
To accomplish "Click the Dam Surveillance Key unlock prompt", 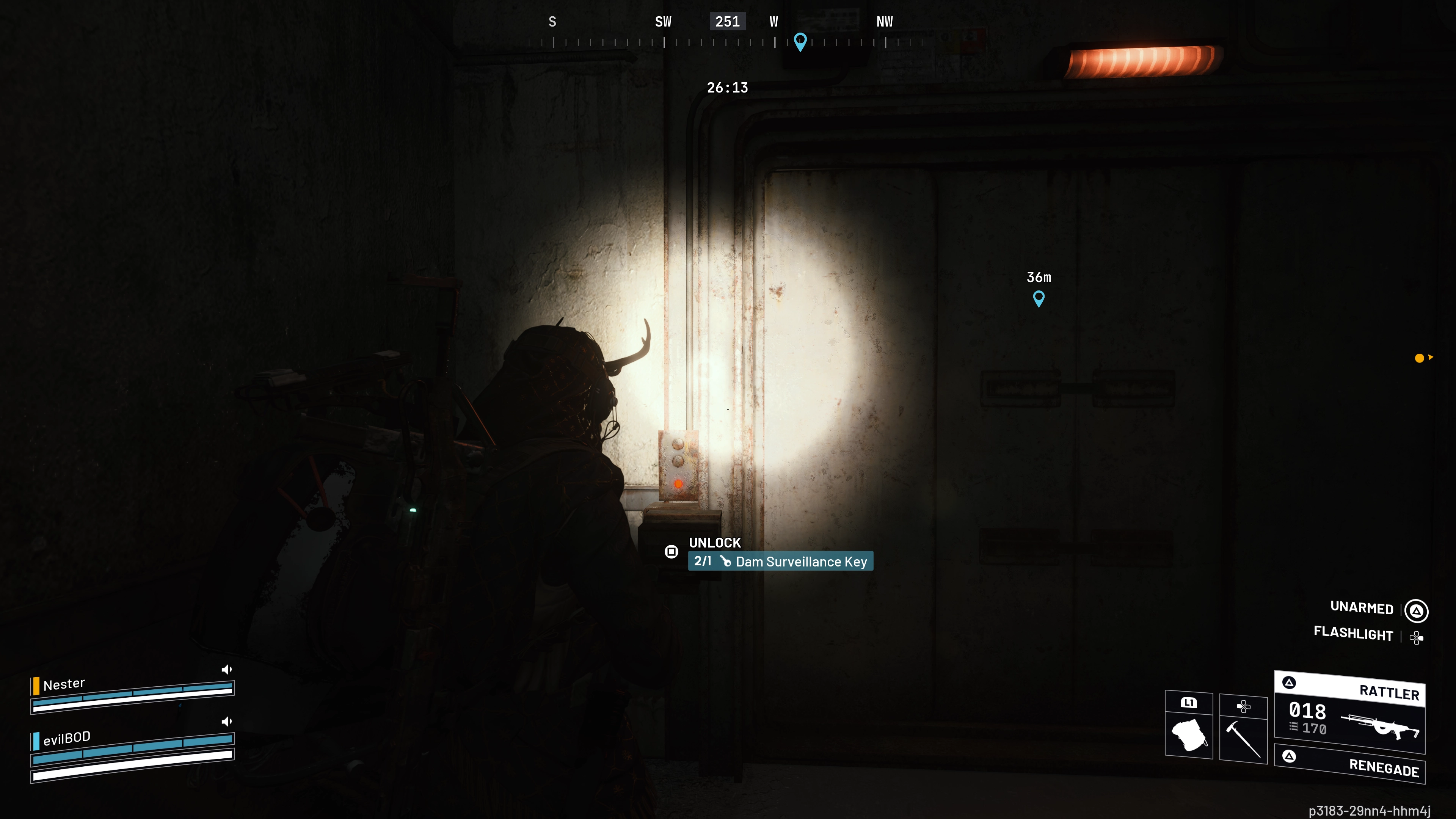I will (x=780, y=561).
